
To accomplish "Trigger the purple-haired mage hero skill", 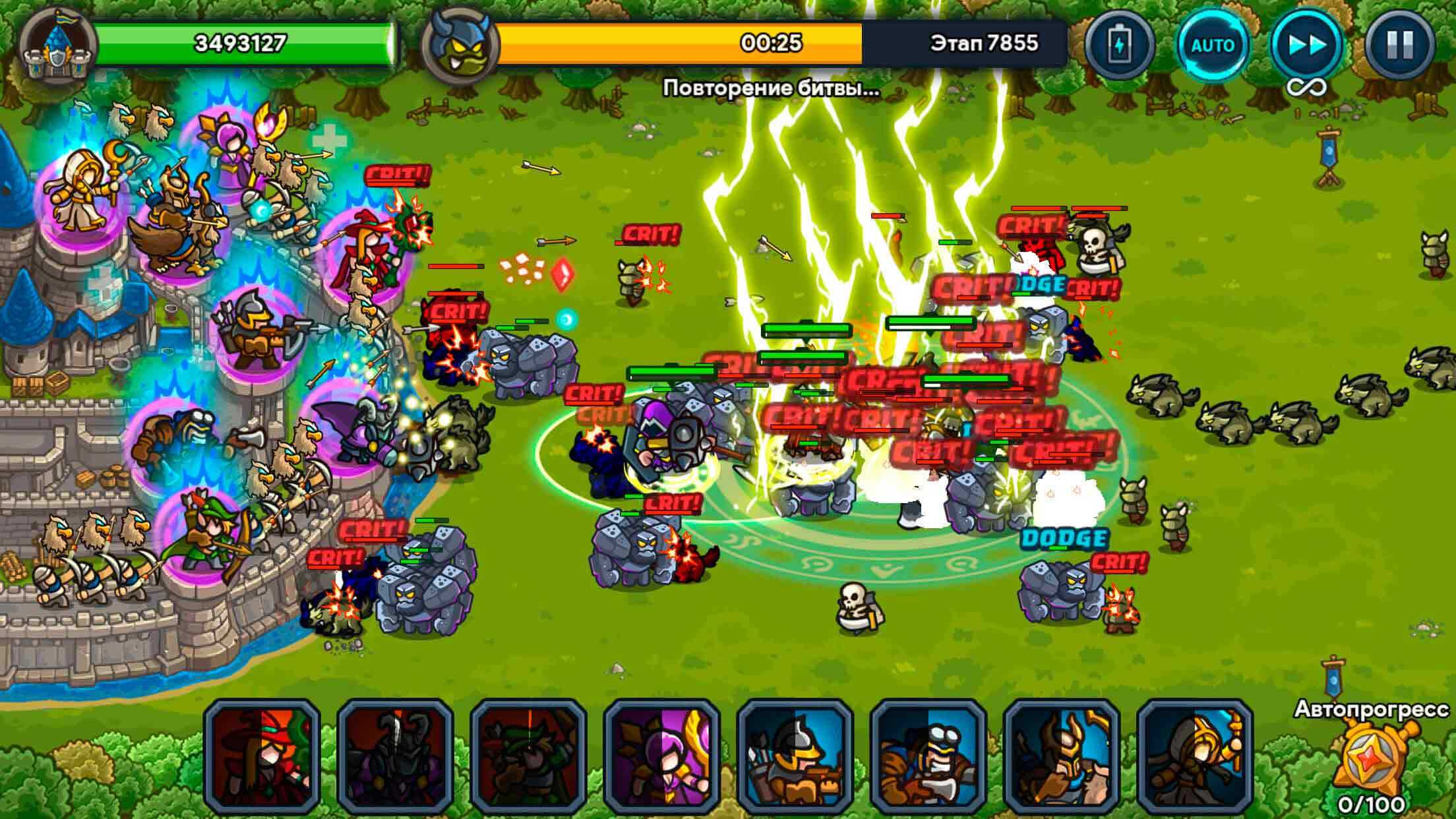I will coord(662,756).
